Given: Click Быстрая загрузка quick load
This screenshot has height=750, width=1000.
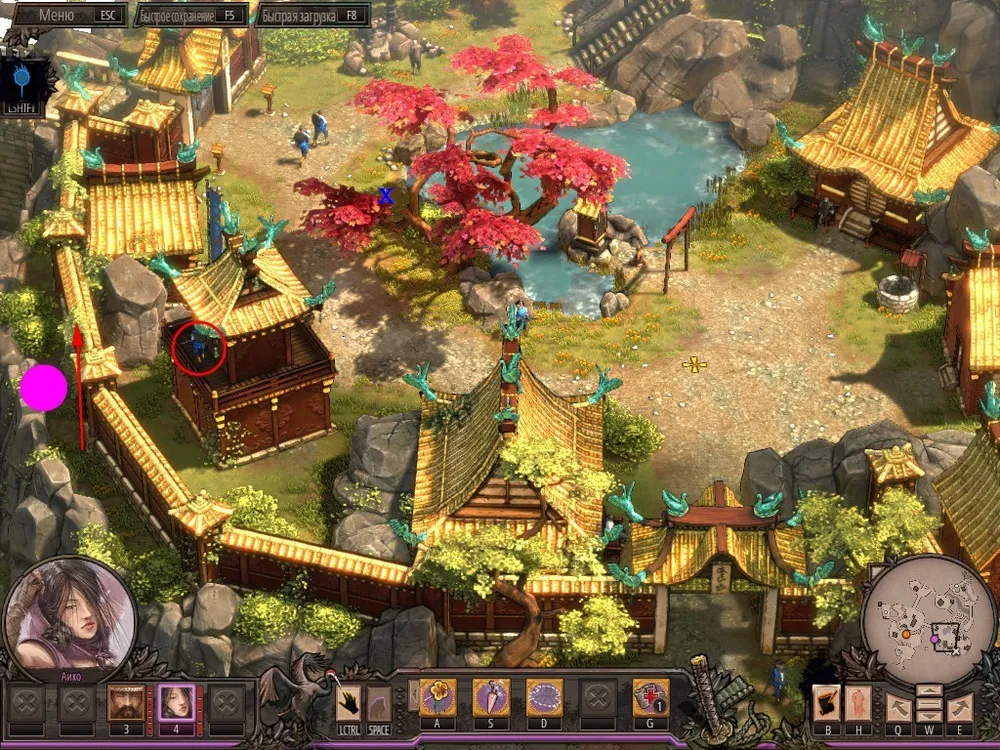Looking at the screenshot, I should [312, 15].
